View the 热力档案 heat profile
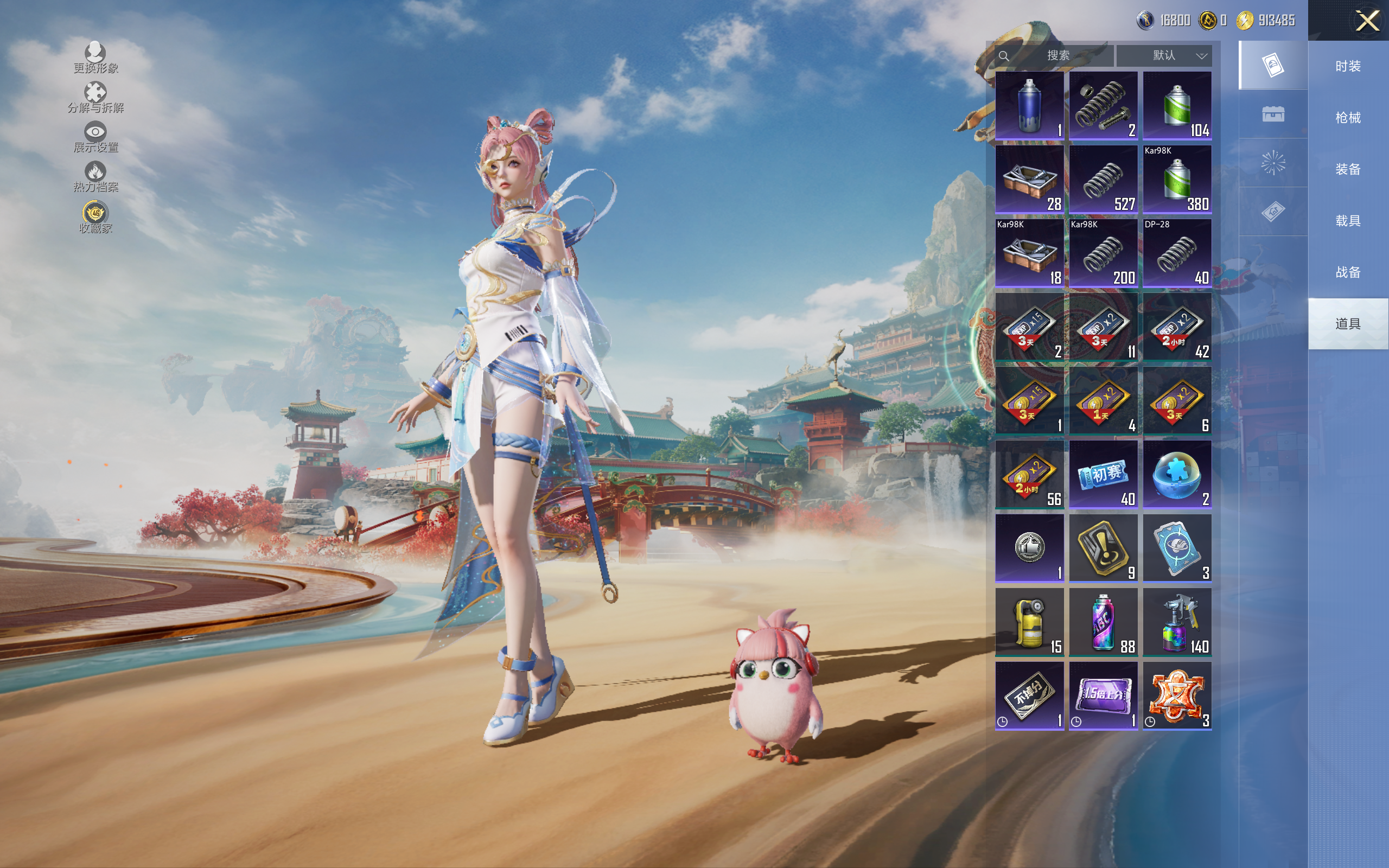The image size is (1389, 868). coord(95,176)
